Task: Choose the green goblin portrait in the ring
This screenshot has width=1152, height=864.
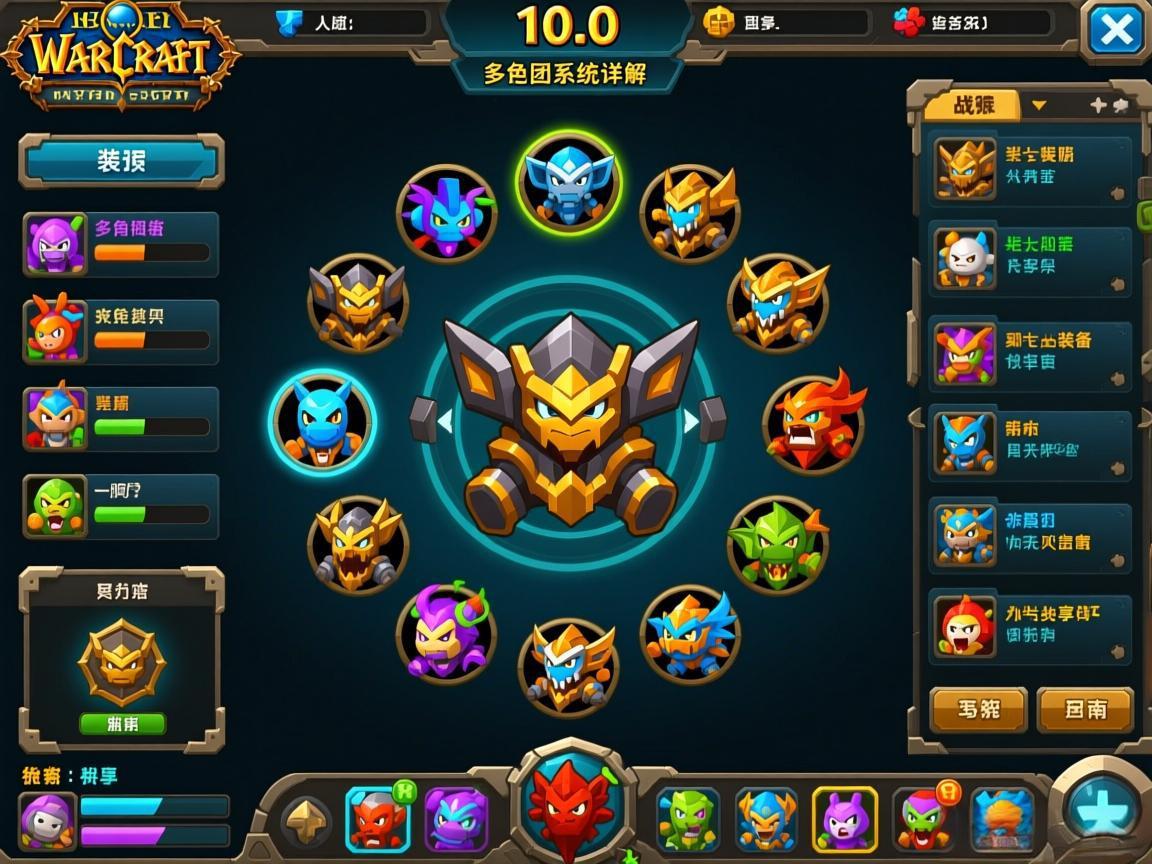Action: tap(777, 545)
